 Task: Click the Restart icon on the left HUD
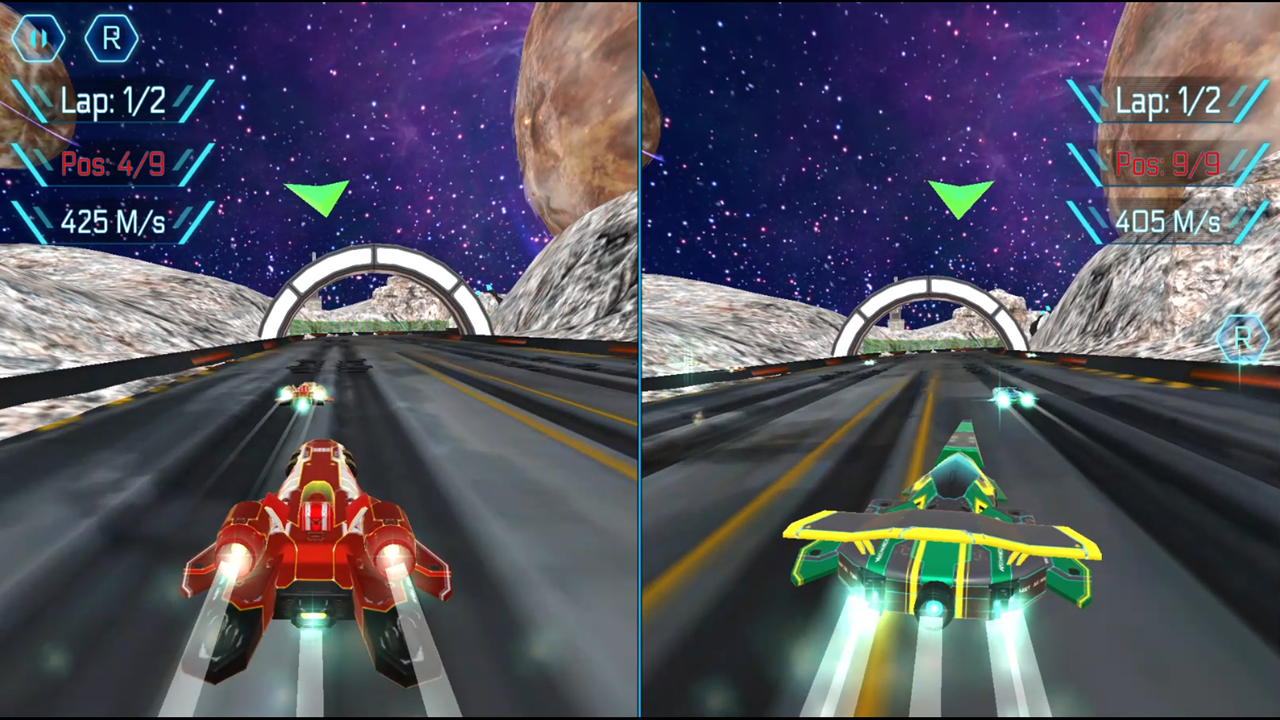111,39
